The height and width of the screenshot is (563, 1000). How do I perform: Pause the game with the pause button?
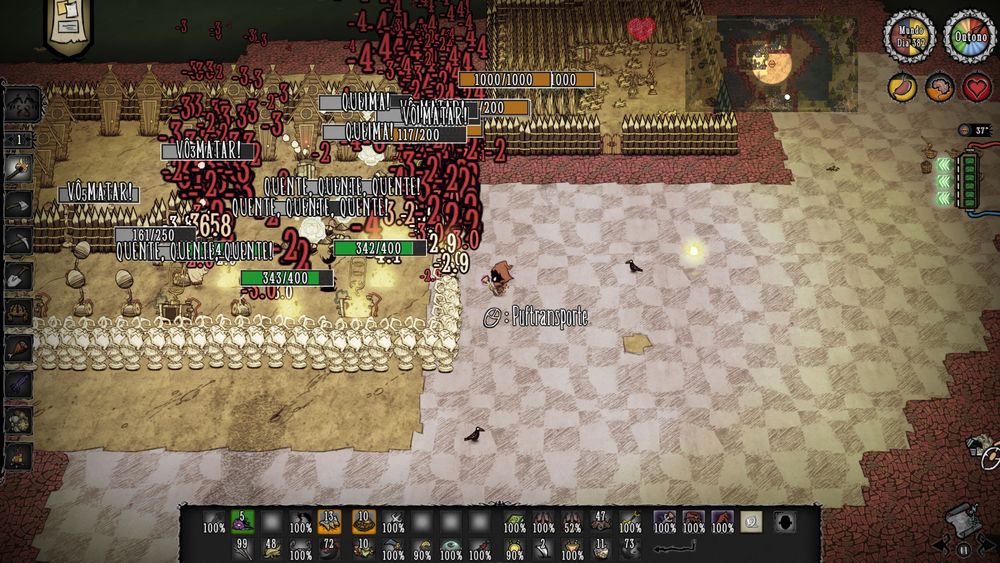(x=965, y=549)
